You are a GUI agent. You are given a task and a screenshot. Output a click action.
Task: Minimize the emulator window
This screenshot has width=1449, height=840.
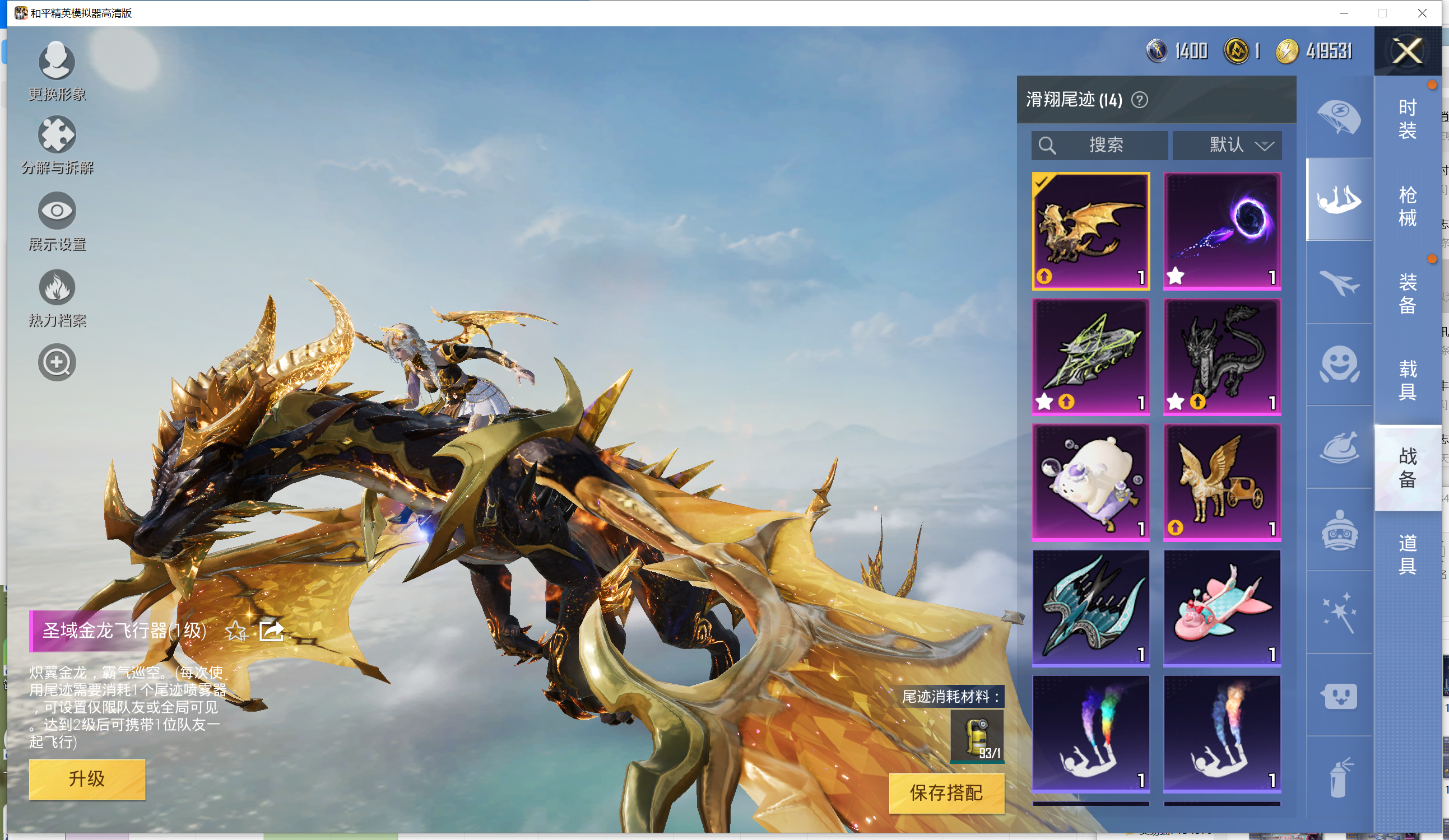[x=1344, y=13]
